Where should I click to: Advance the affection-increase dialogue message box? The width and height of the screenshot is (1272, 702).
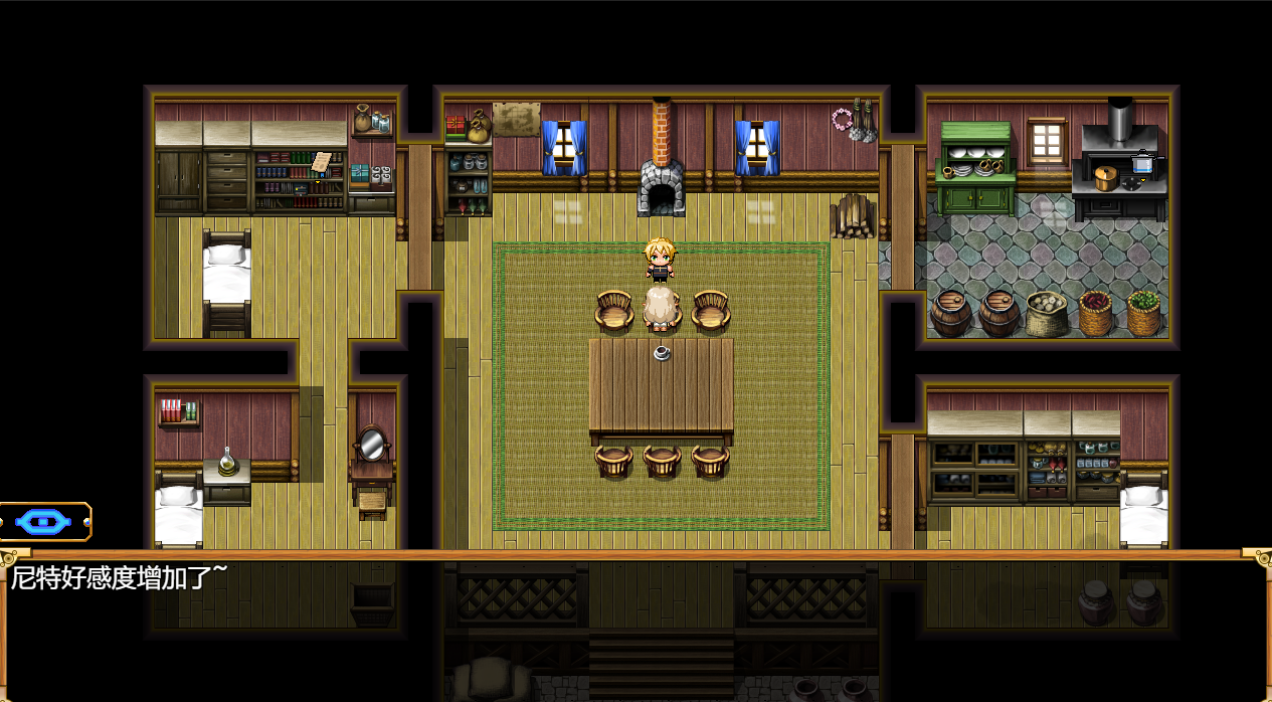coord(636,626)
